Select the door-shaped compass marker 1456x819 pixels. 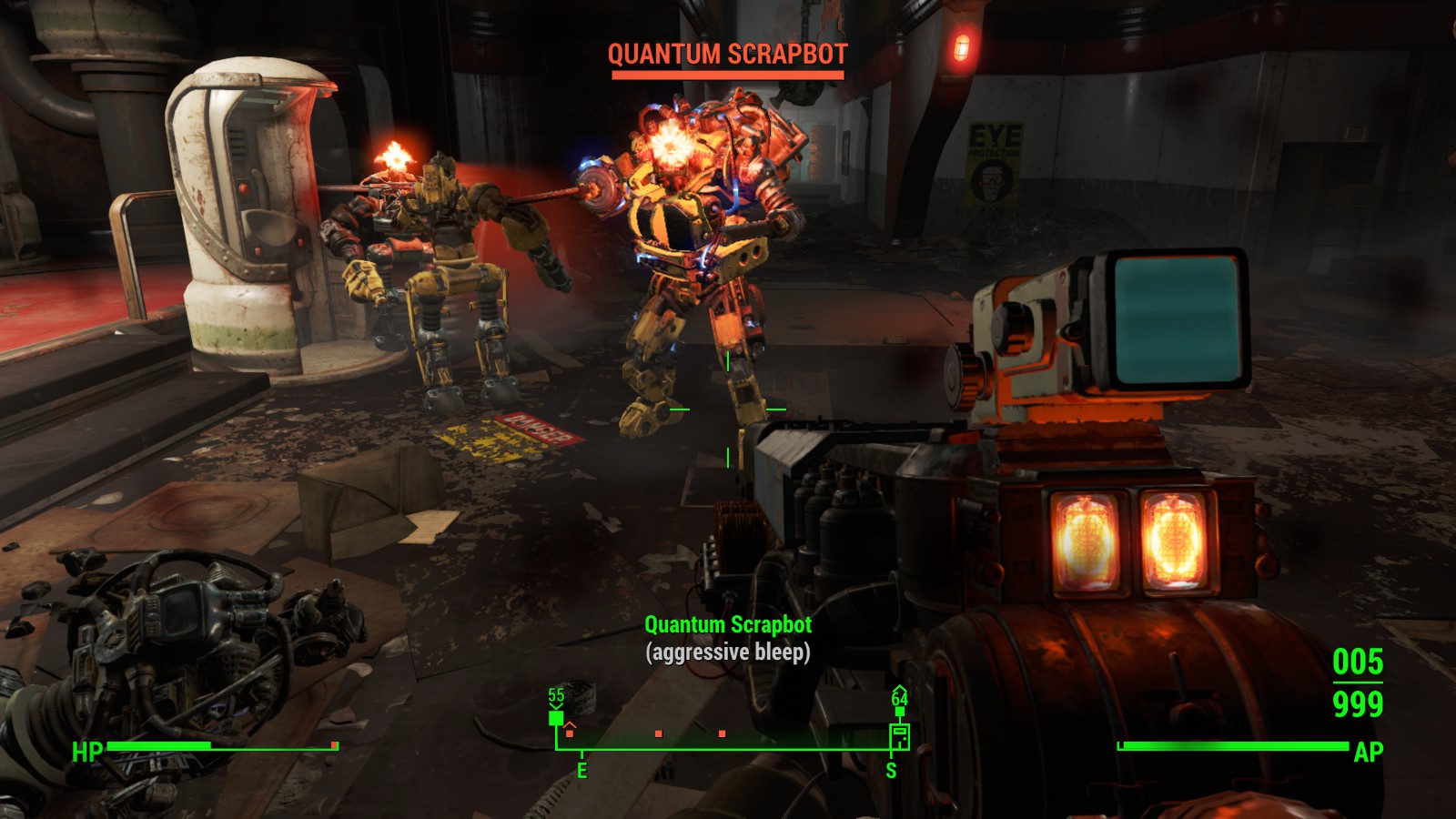pos(899,734)
